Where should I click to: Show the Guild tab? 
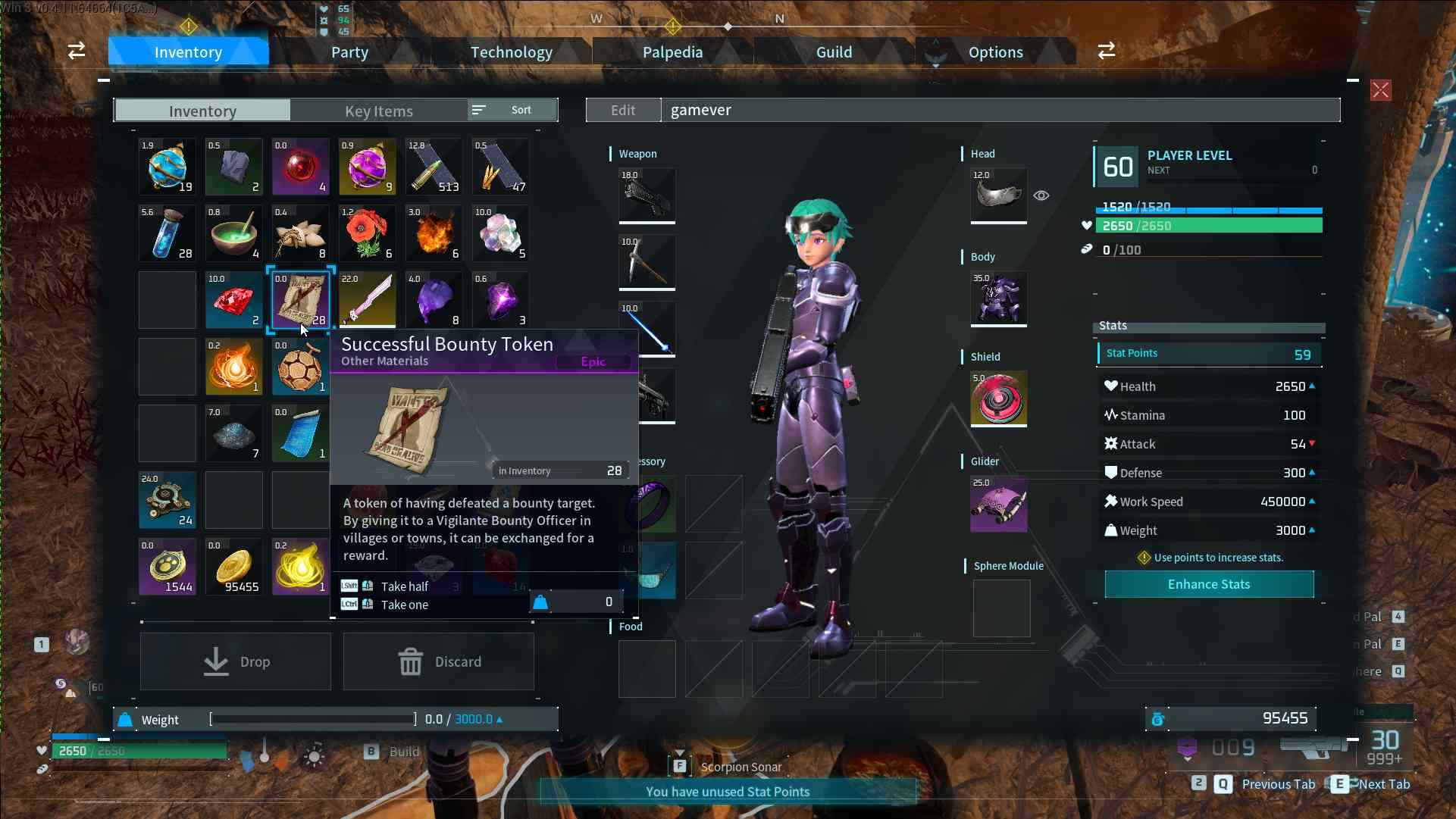point(834,52)
